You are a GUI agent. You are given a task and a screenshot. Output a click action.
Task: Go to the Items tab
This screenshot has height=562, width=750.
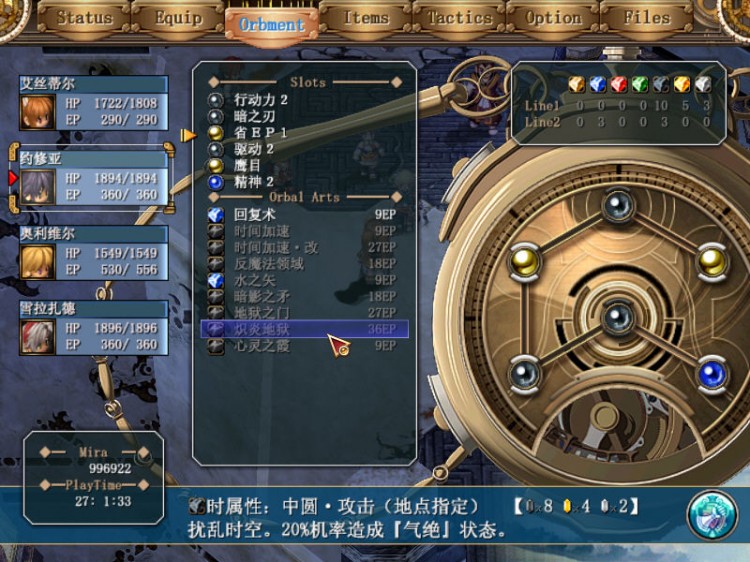tap(365, 18)
